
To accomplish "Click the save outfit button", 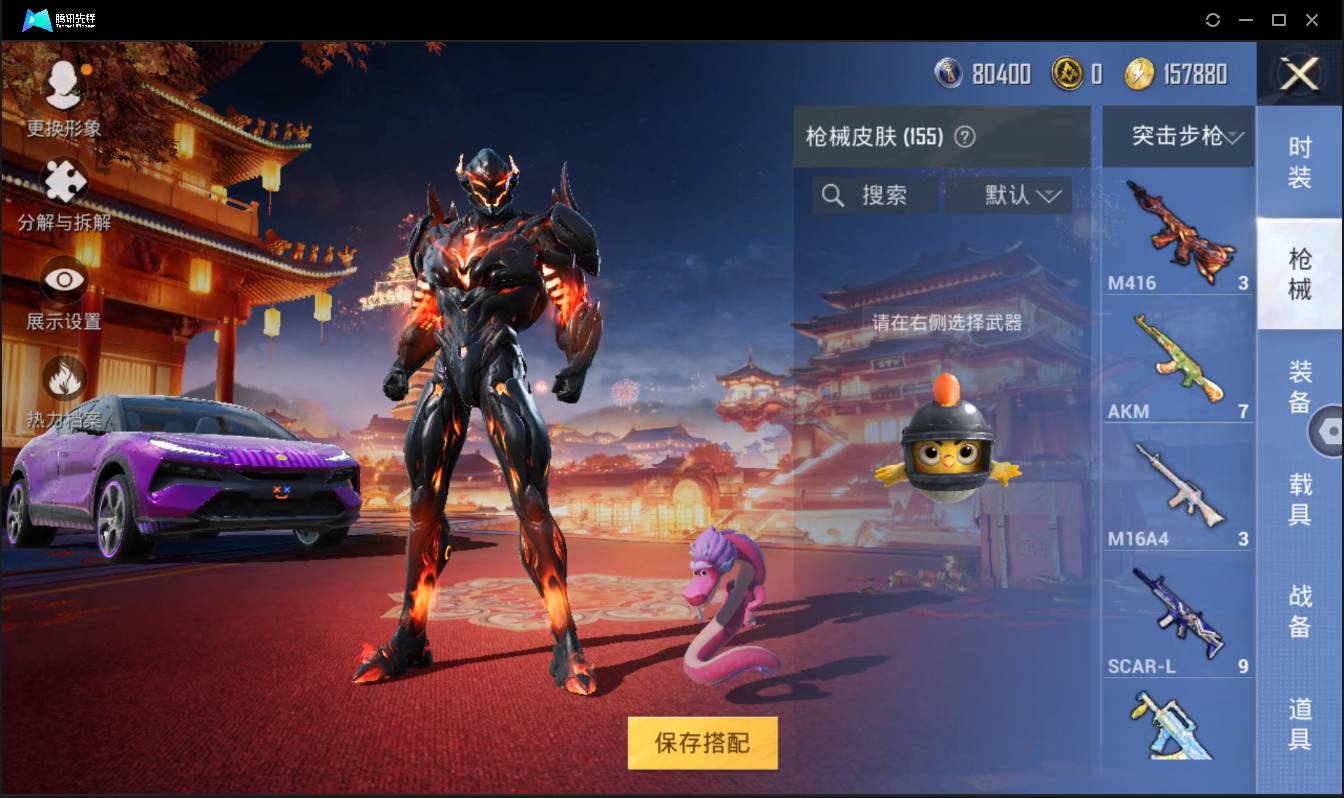I will click(701, 744).
